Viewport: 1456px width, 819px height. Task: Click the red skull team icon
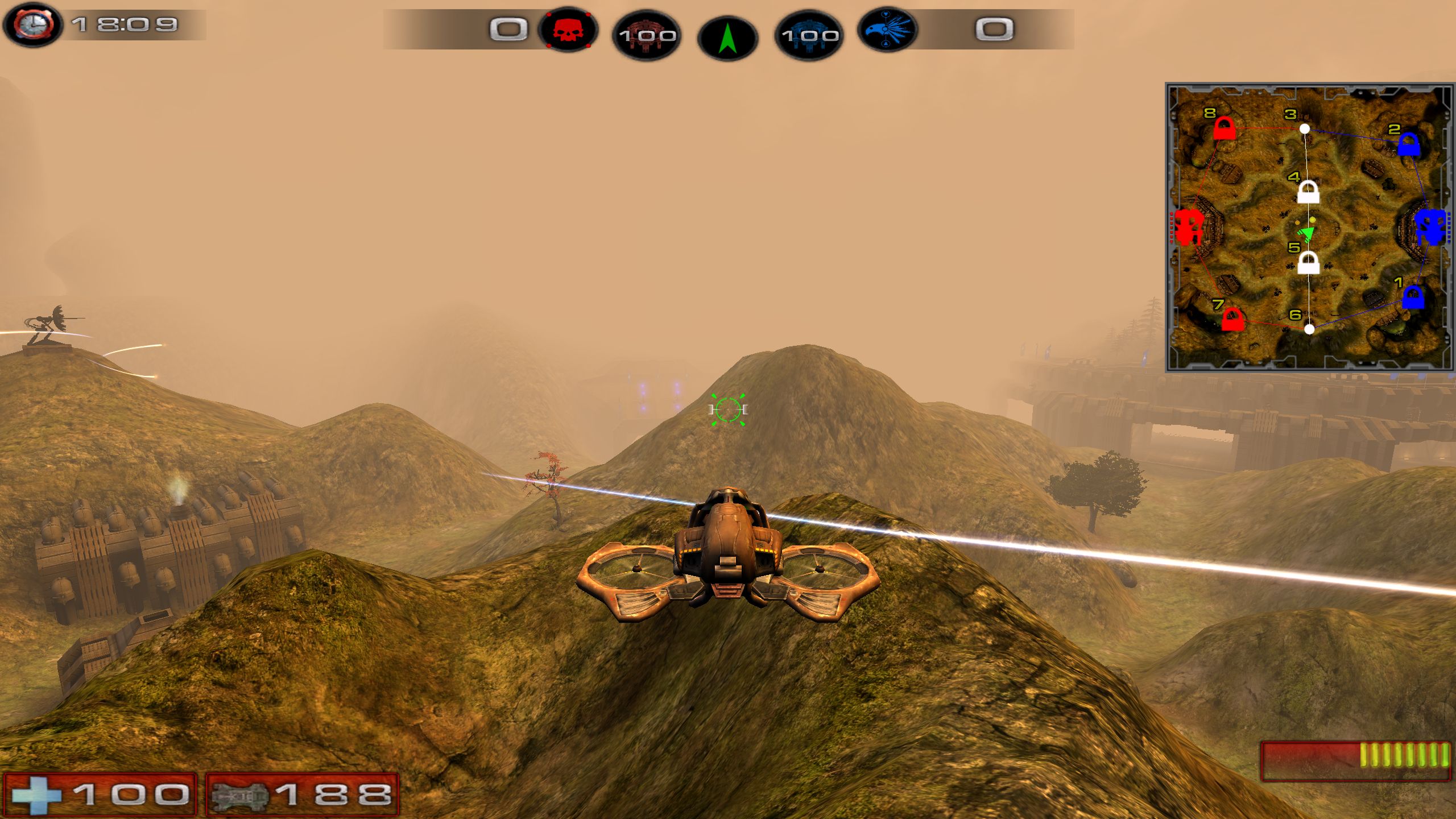click(x=567, y=31)
